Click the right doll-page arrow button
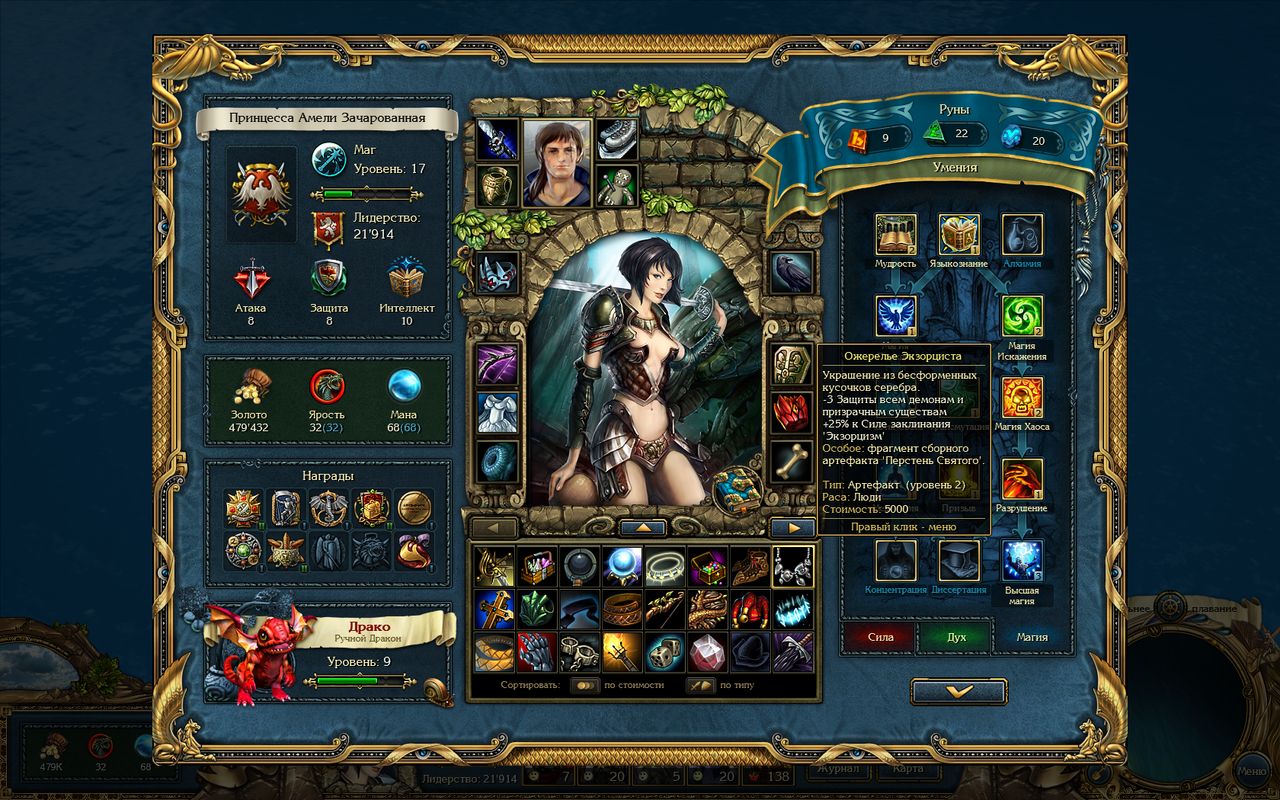The width and height of the screenshot is (1280, 800). pyautogui.click(x=793, y=527)
